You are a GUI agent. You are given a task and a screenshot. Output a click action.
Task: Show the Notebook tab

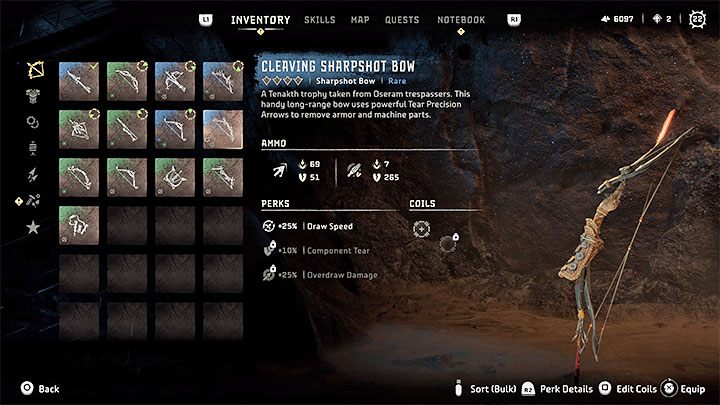pos(461,20)
